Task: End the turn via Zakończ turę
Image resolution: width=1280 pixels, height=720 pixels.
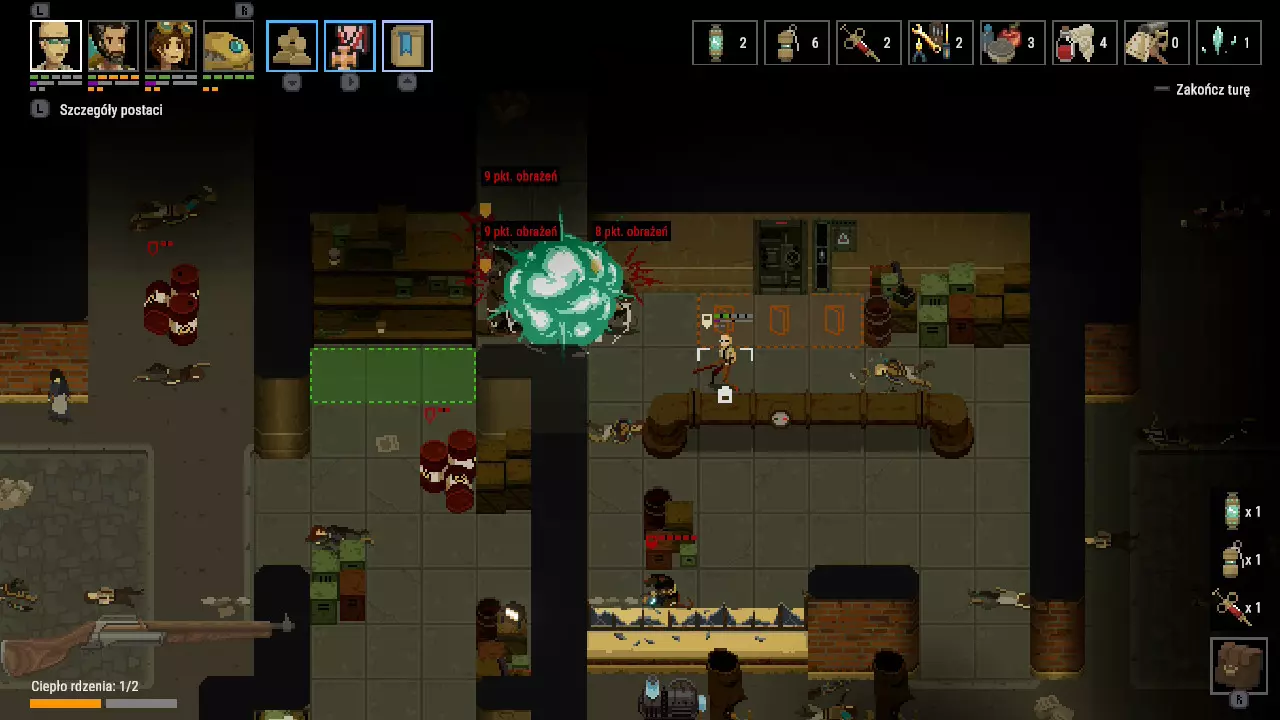Action: pos(1212,90)
